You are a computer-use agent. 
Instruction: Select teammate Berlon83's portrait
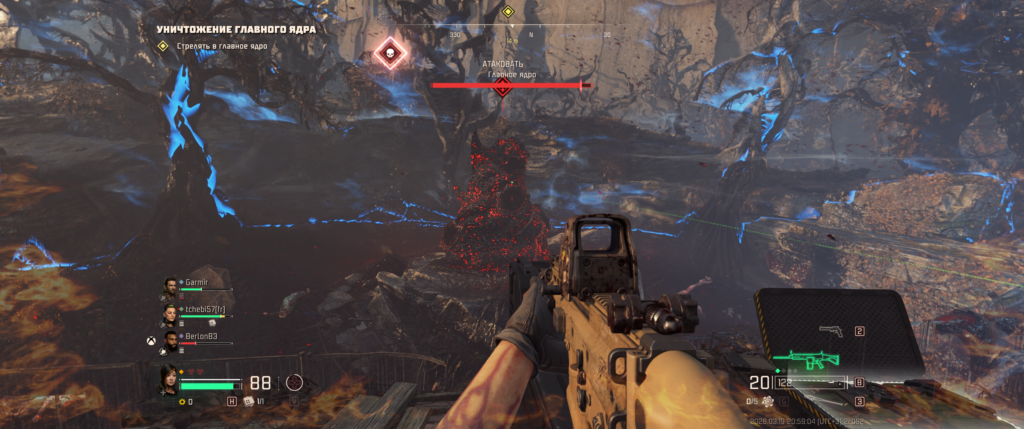[x=170, y=343]
